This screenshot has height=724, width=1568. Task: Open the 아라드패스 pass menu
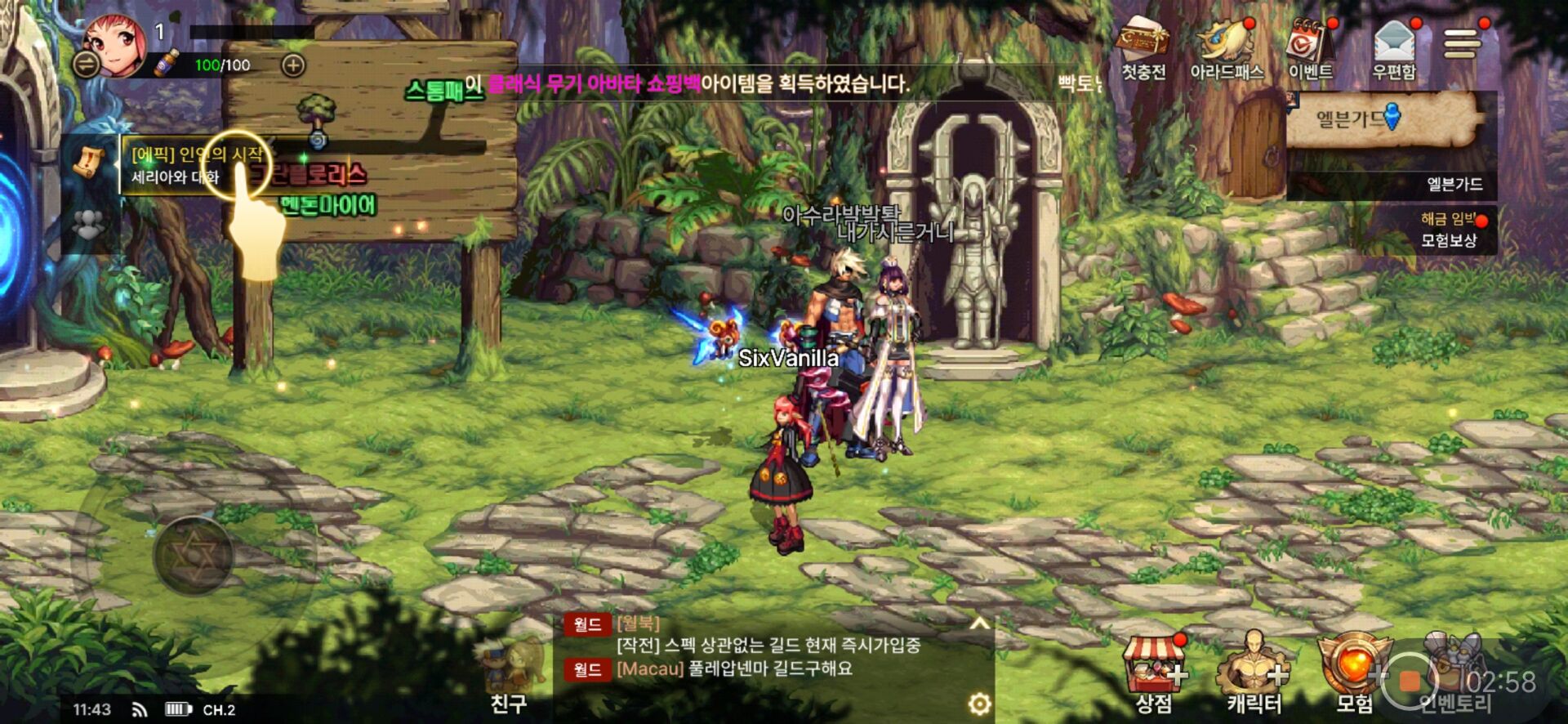[x=1226, y=51]
